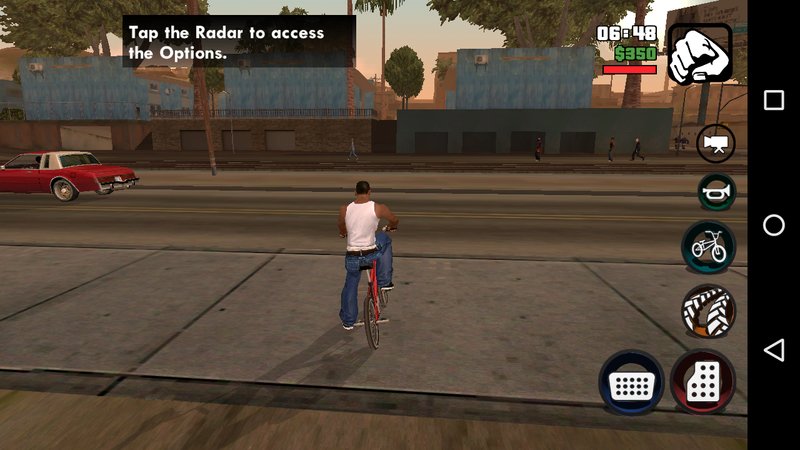This screenshot has height=450, width=800.
Task: Tap the Android home circle button
Action: (x=774, y=225)
